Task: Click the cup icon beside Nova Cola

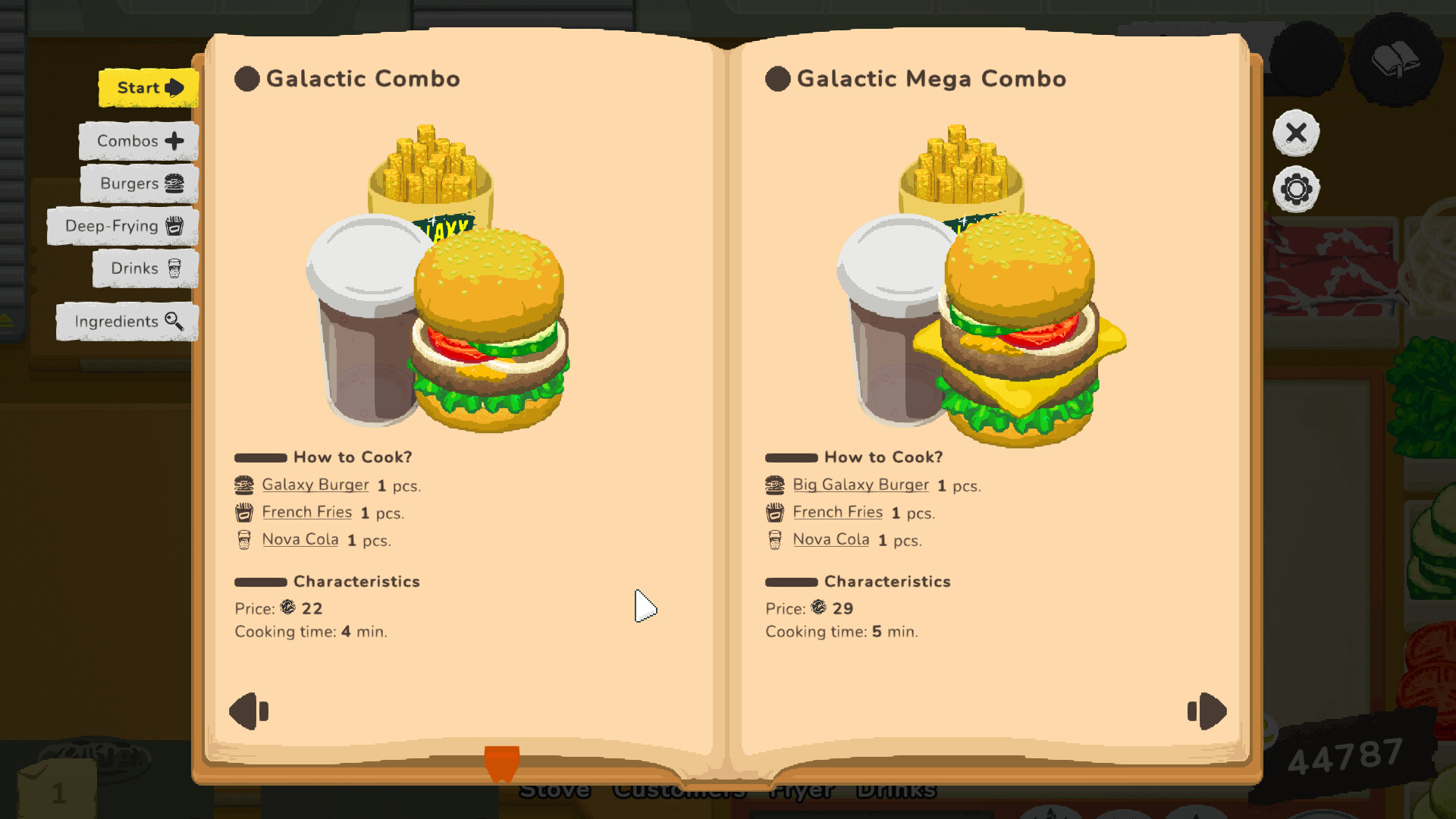Action: (x=243, y=539)
